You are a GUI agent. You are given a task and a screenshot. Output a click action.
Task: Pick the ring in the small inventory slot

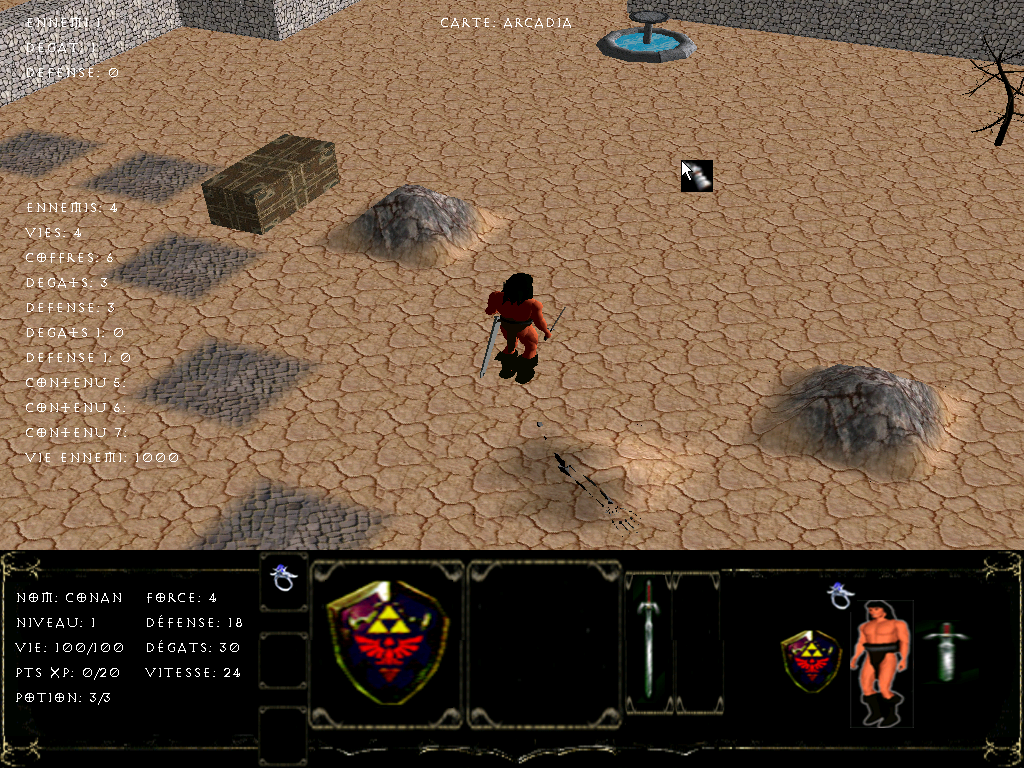click(282, 580)
